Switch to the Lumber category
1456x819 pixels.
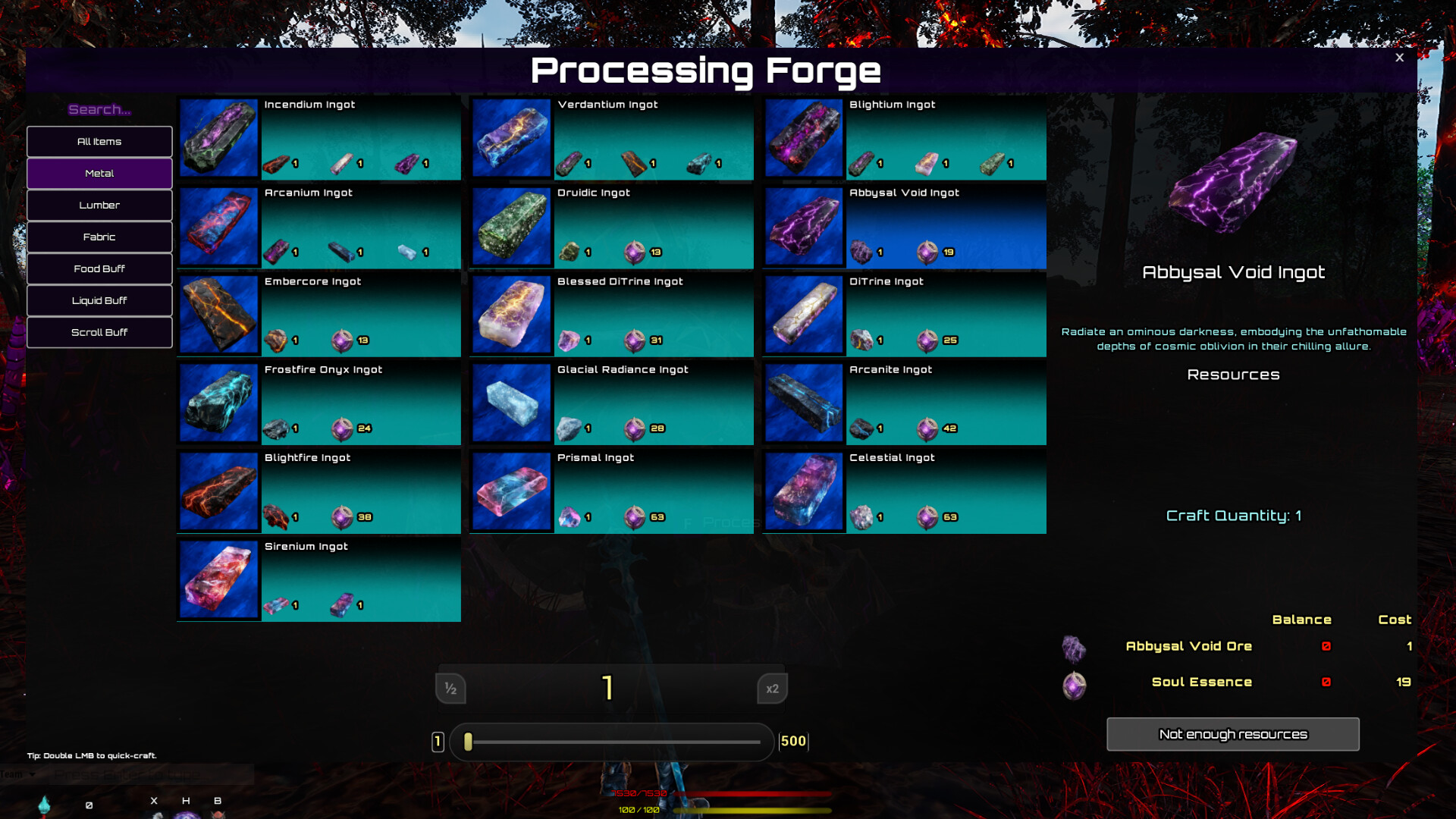99,205
